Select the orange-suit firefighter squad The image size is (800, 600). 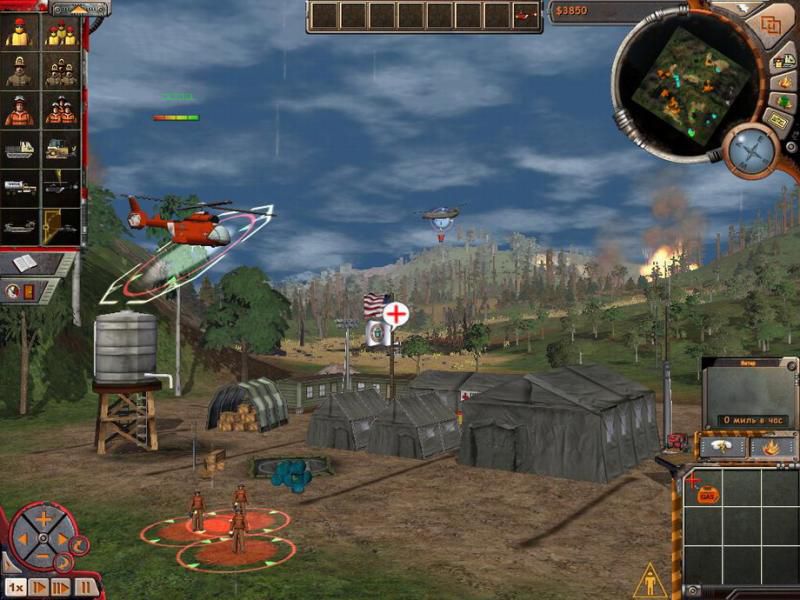[61, 110]
